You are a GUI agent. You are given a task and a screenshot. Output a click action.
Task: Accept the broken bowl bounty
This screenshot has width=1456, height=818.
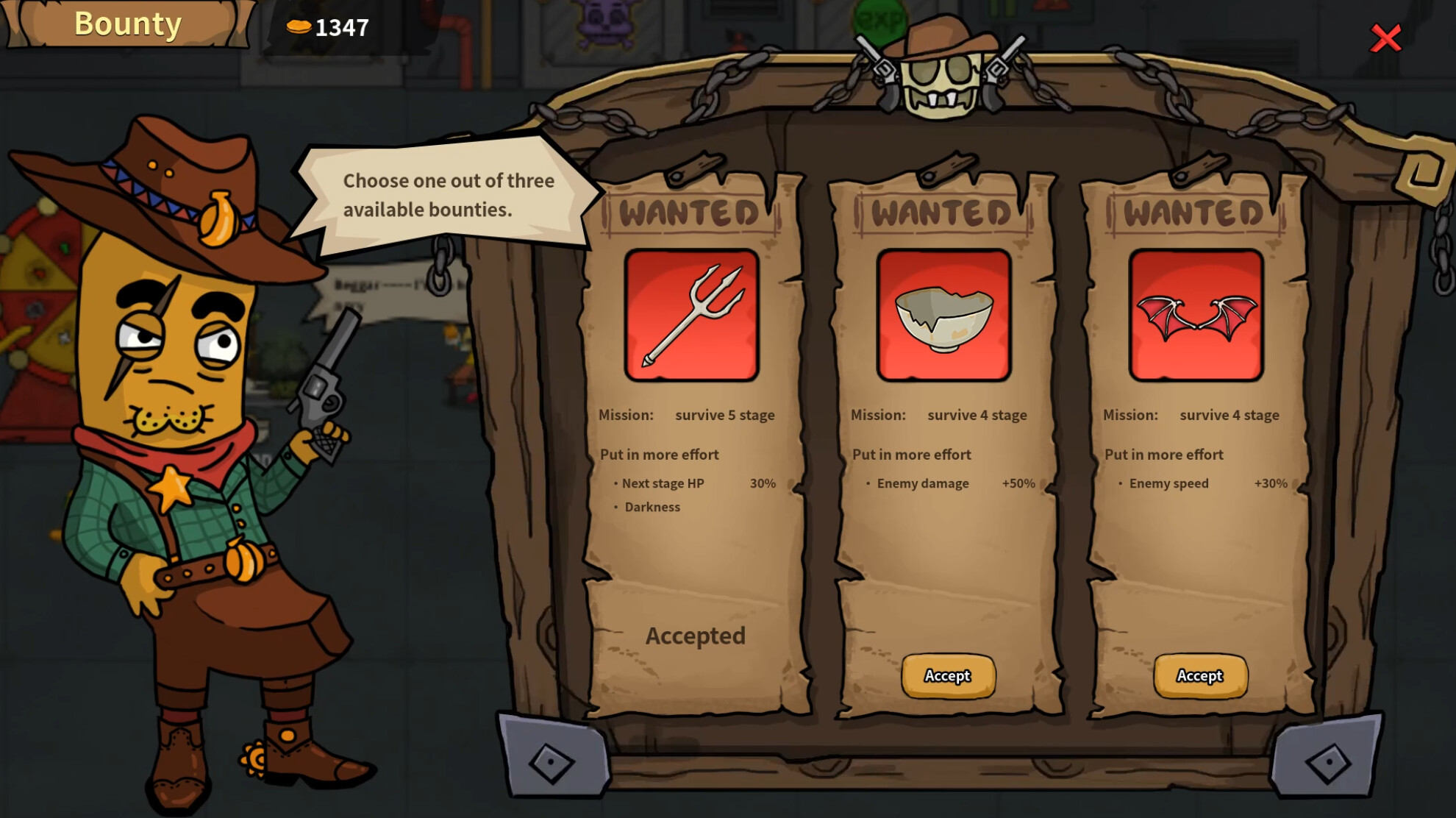pos(947,676)
